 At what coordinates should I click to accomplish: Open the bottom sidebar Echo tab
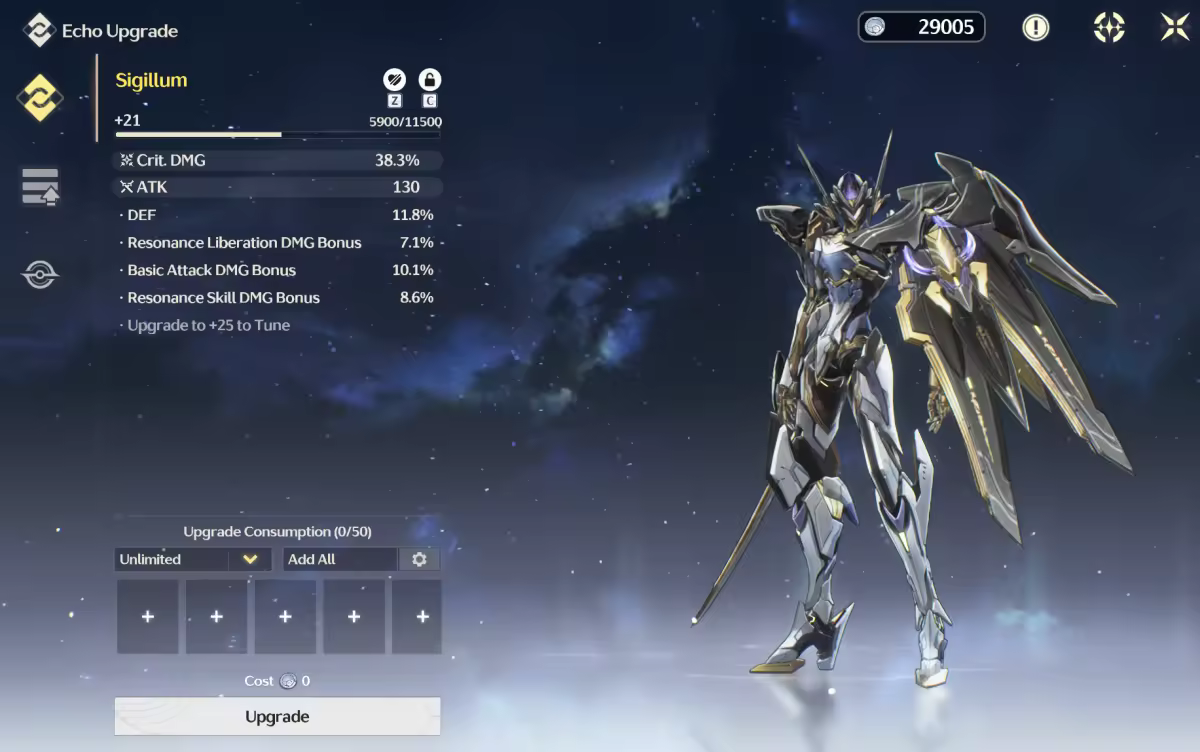[x=40, y=274]
